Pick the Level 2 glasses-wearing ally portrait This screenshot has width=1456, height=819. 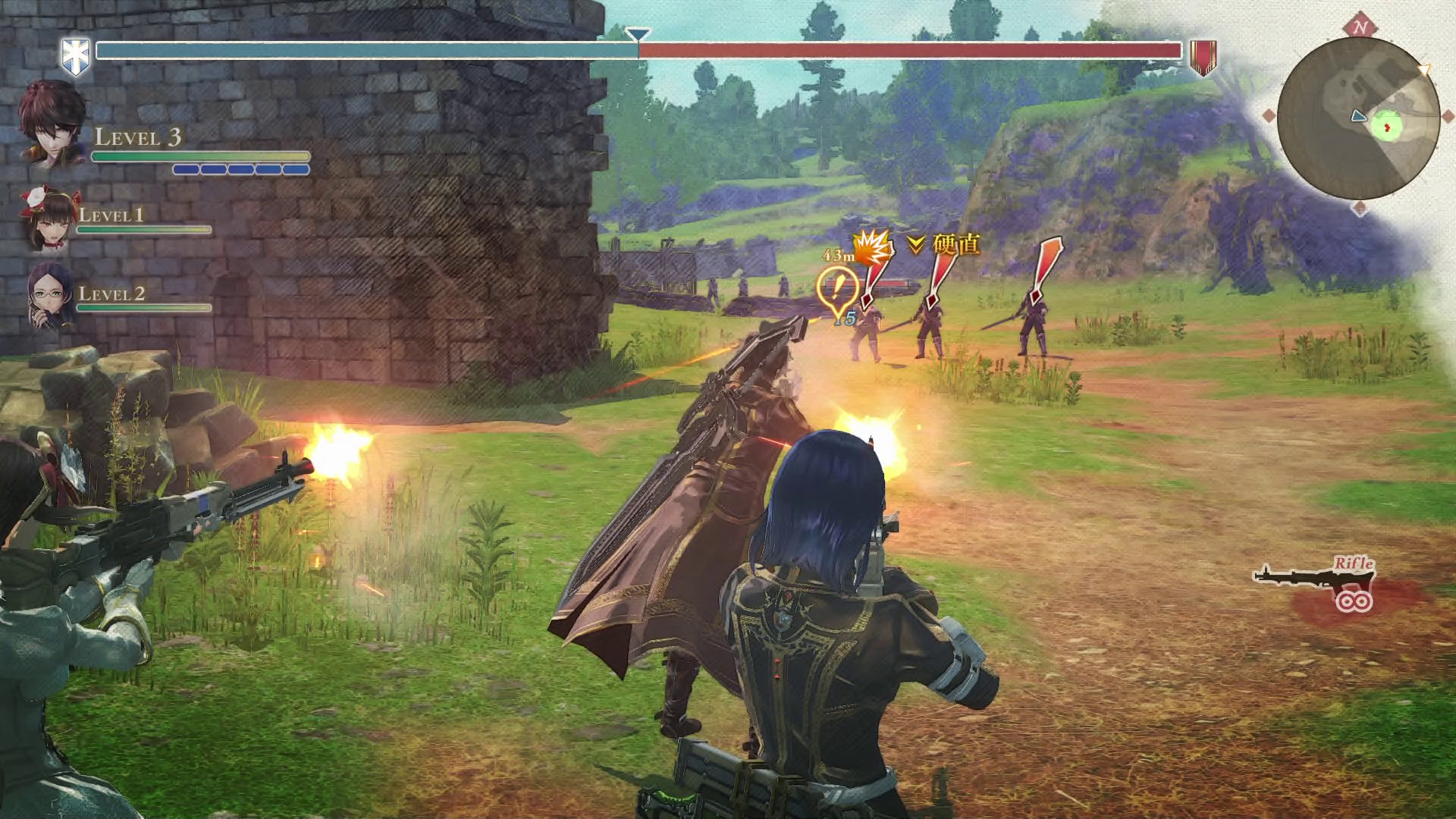49,296
